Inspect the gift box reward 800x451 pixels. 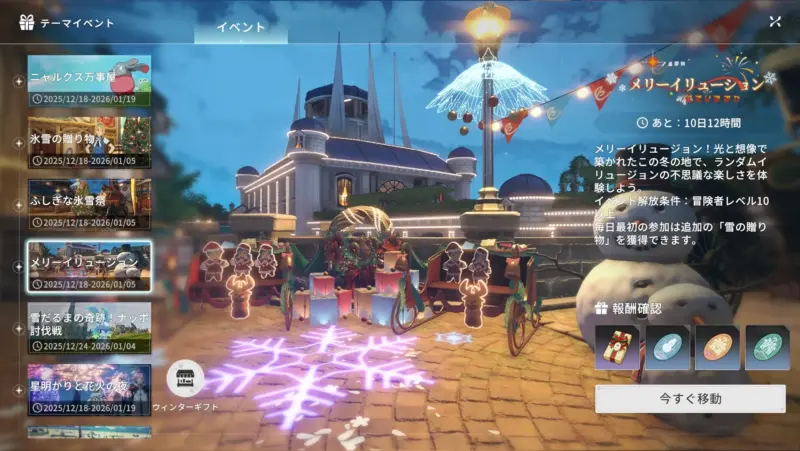click(616, 347)
